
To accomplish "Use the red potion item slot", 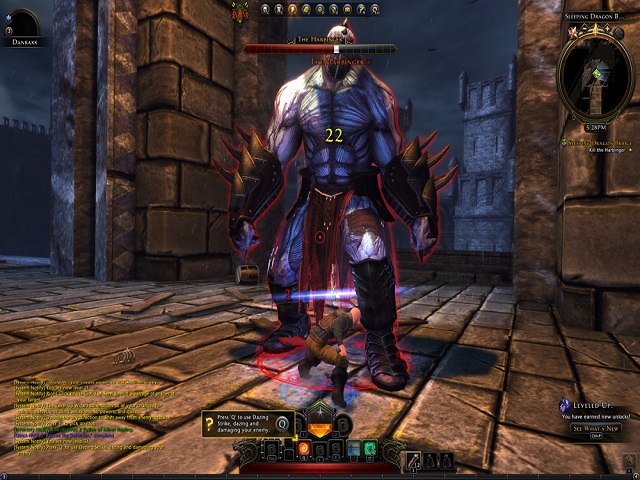I will [x=413, y=461].
